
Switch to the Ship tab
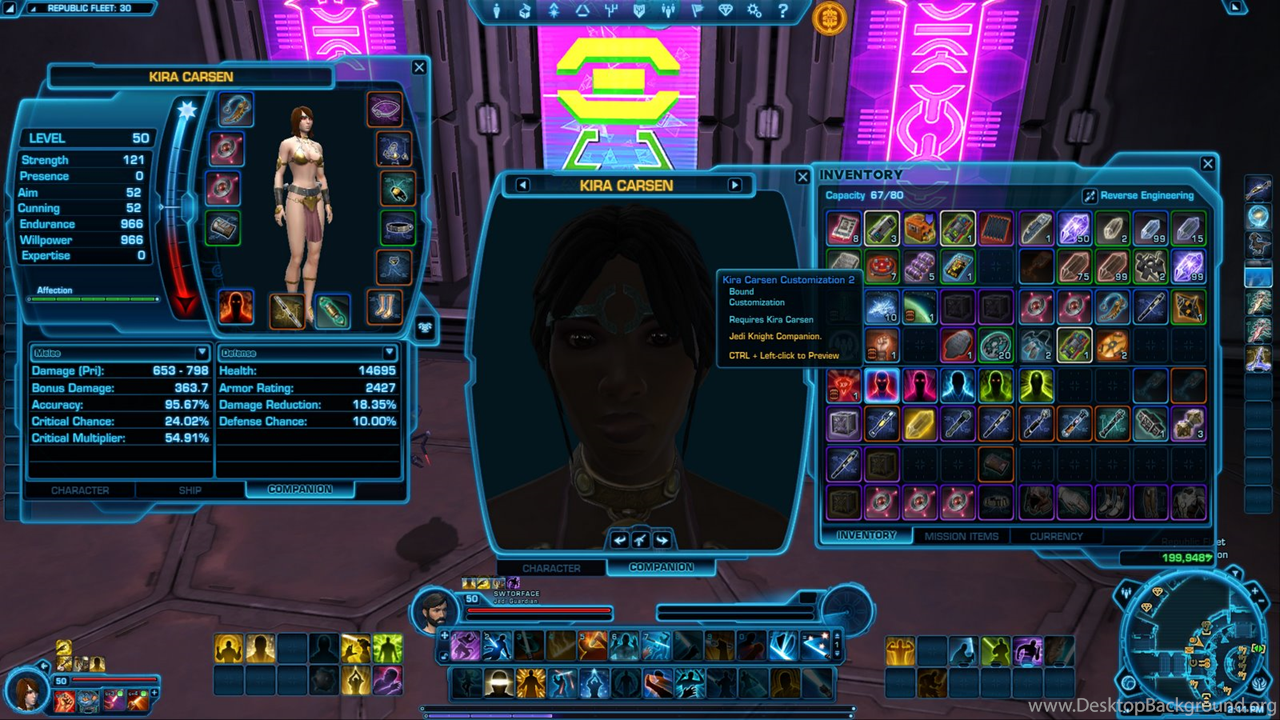(190, 490)
